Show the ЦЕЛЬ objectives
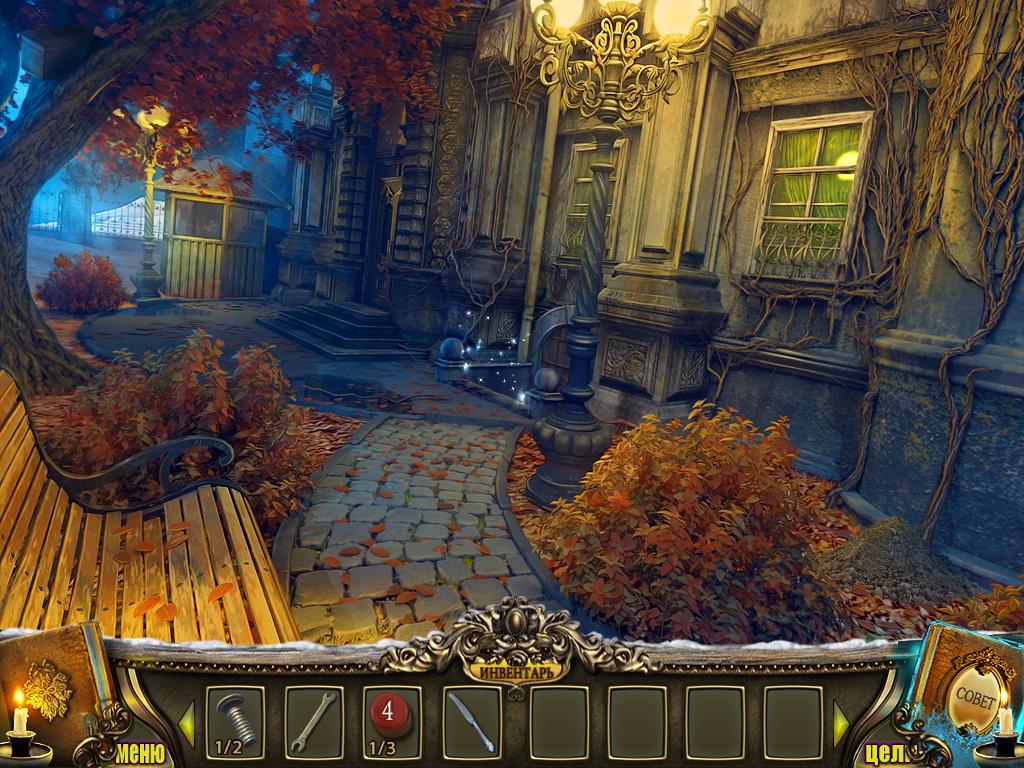 point(883,752)
